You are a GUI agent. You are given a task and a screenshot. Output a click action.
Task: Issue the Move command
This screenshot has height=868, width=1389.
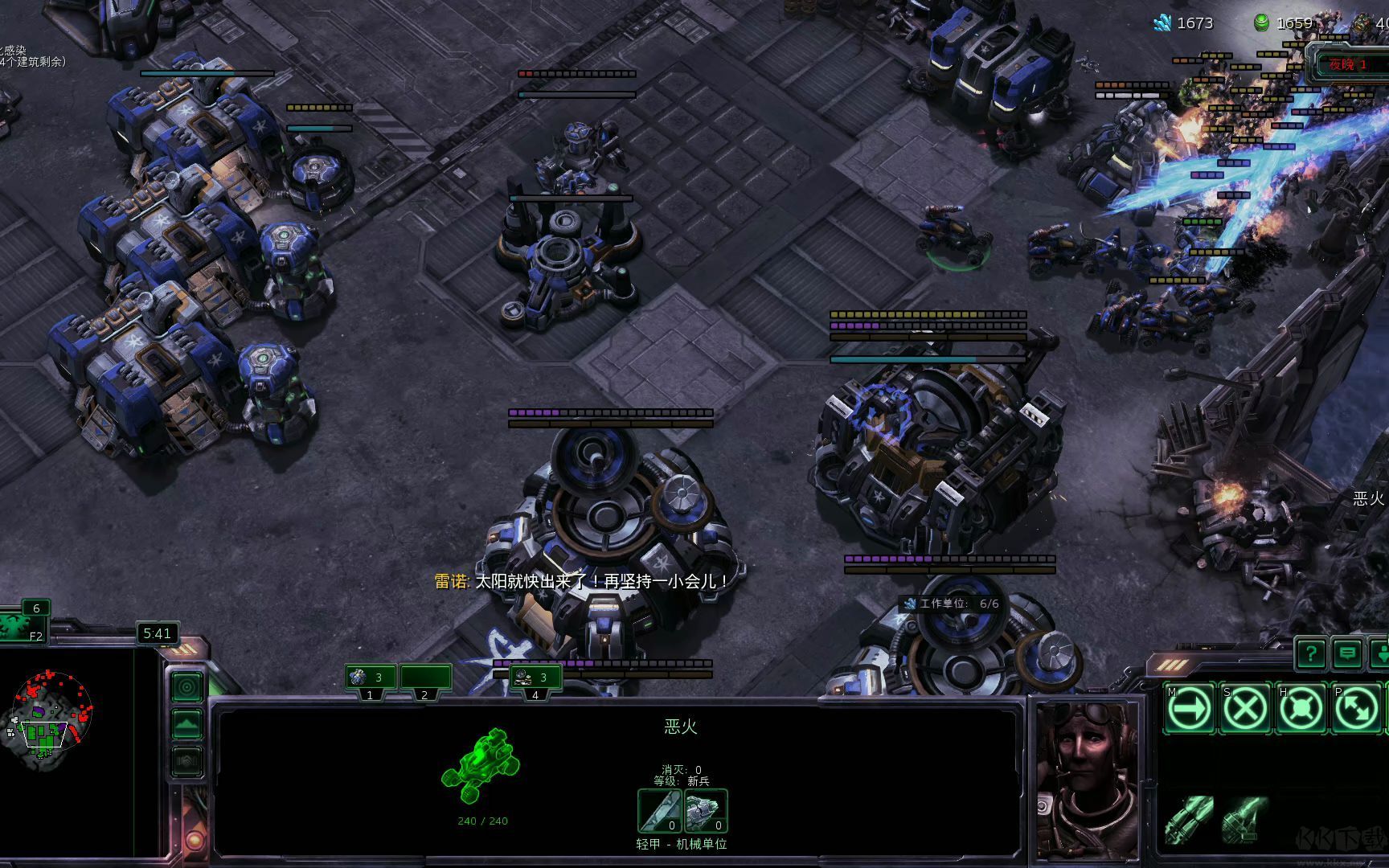(x=1189, y=709)
